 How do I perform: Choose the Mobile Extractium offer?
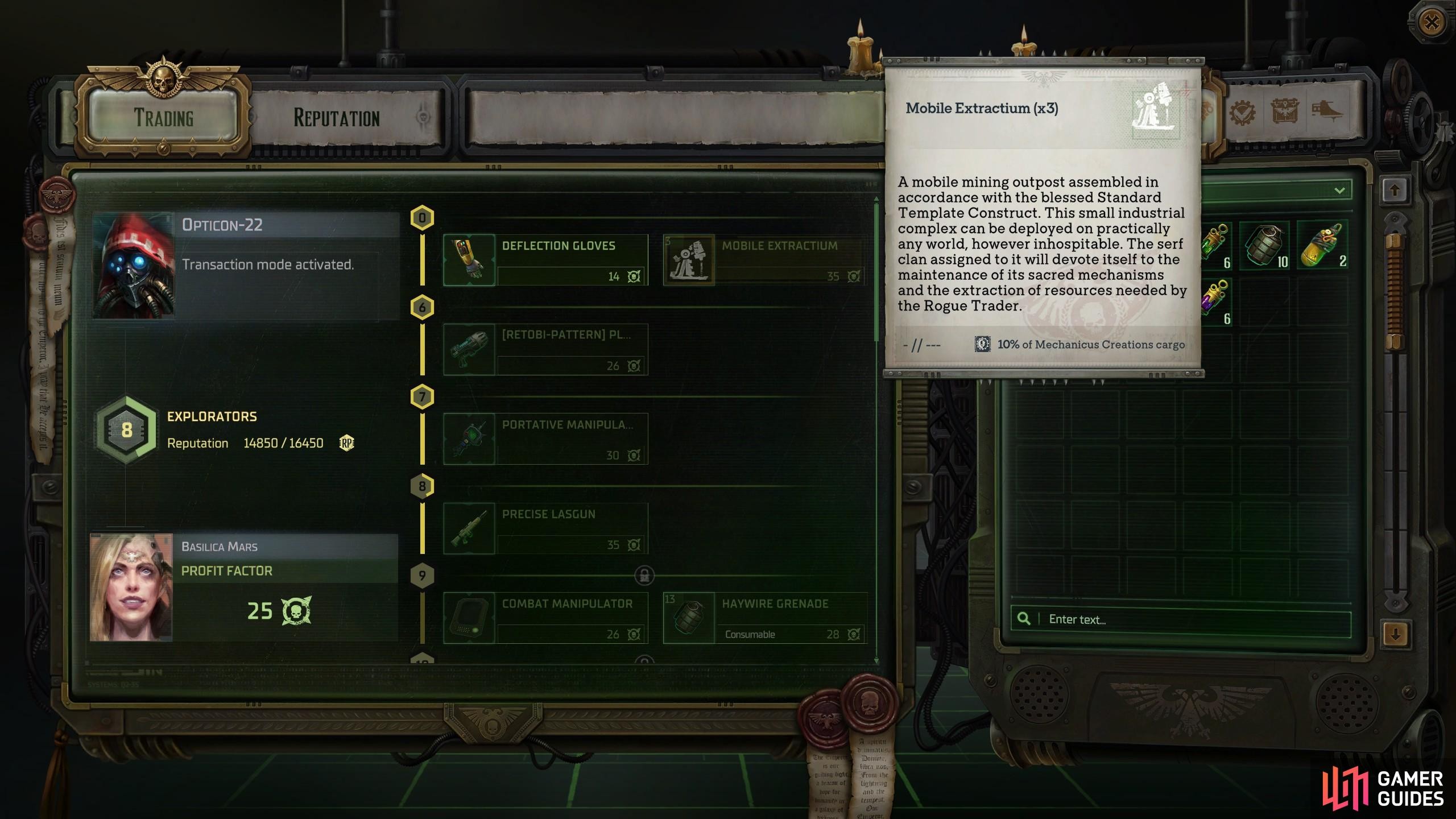pyautogui.click(x=765, y=260)
